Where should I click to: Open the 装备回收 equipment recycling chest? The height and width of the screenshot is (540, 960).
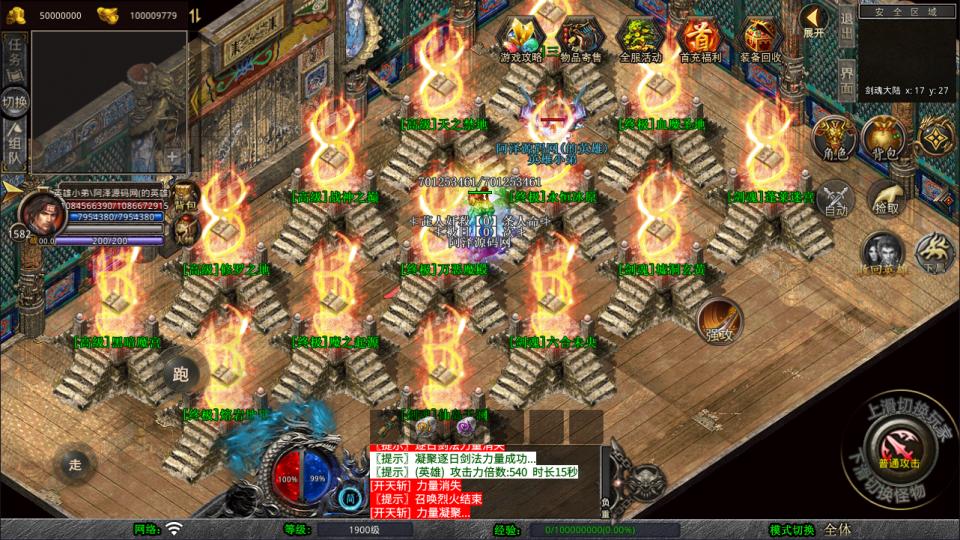coord(761,38)
